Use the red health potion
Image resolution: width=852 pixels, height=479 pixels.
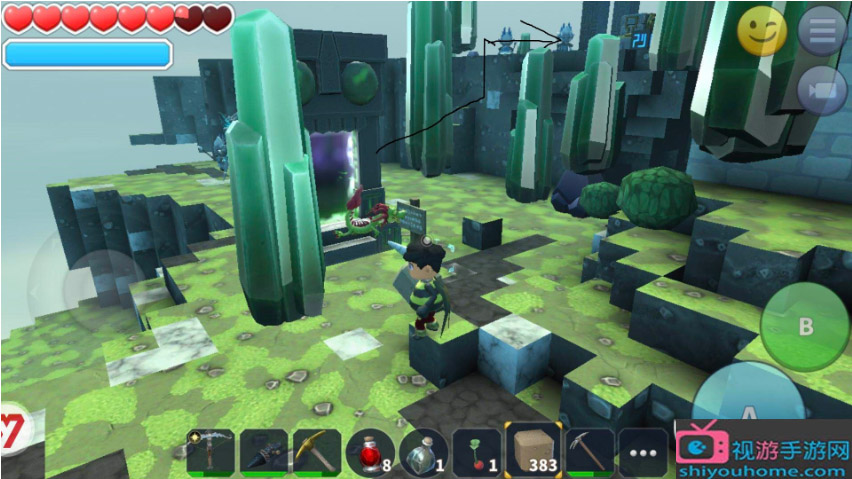pos(371,453)
